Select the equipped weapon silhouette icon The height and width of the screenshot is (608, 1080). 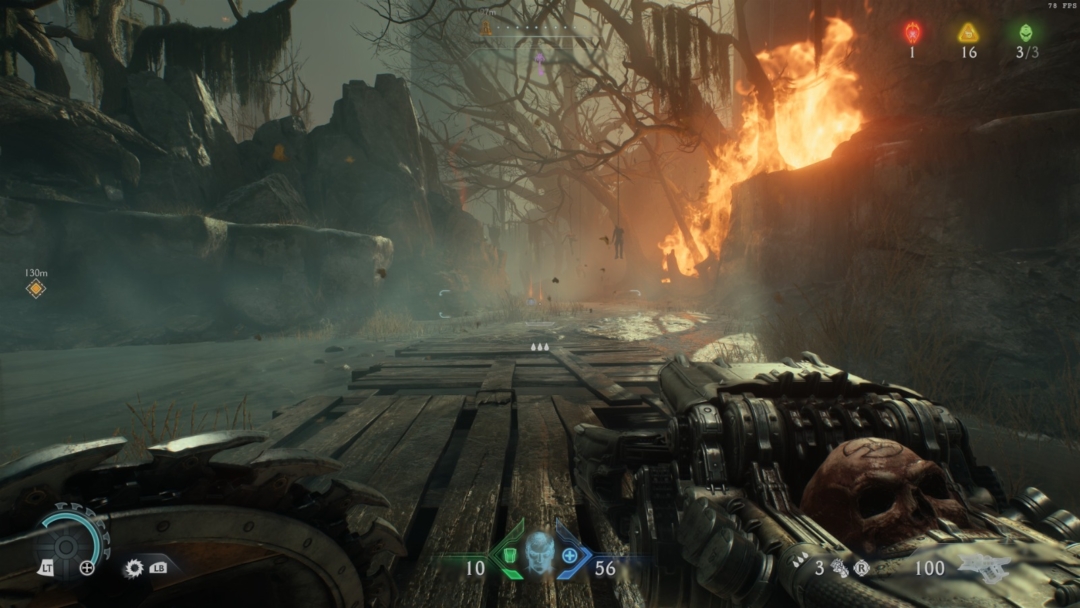point(984,568)
